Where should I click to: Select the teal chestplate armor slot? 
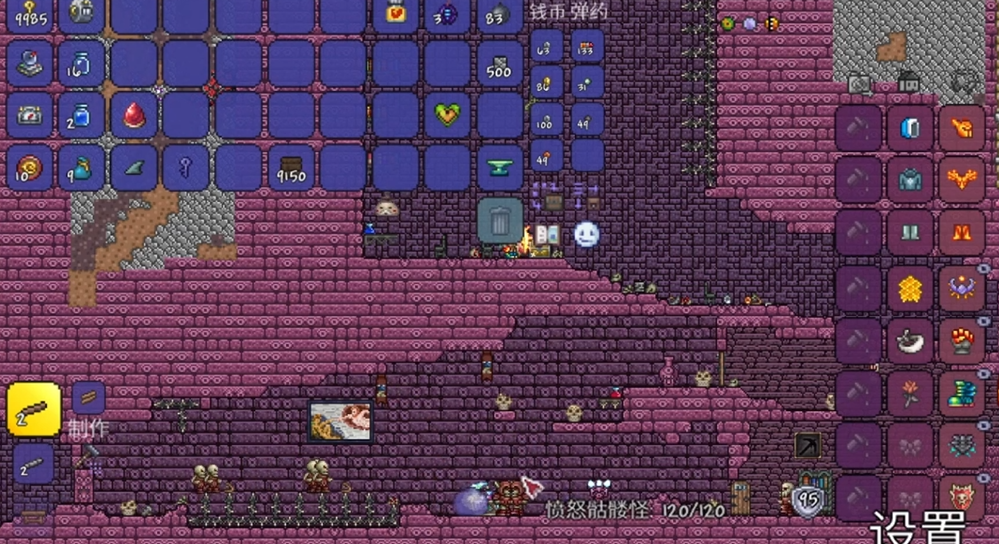coord(910,181)
